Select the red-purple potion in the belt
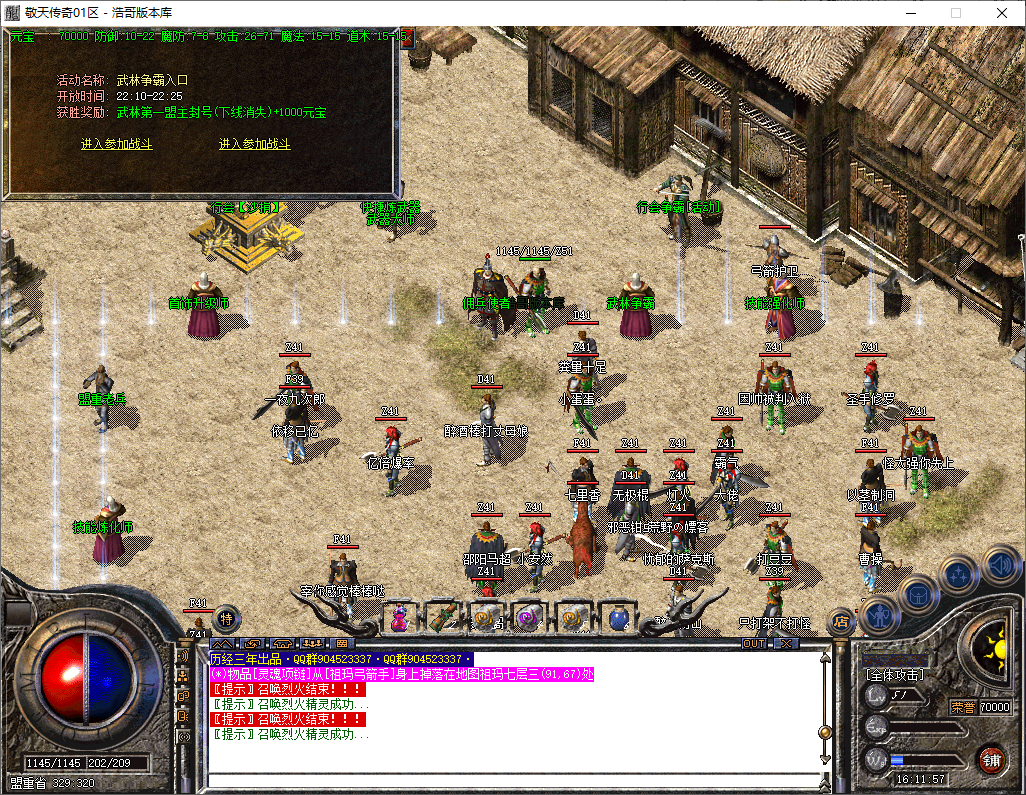Screen dimensions: 1026x795 pos(399,617)
